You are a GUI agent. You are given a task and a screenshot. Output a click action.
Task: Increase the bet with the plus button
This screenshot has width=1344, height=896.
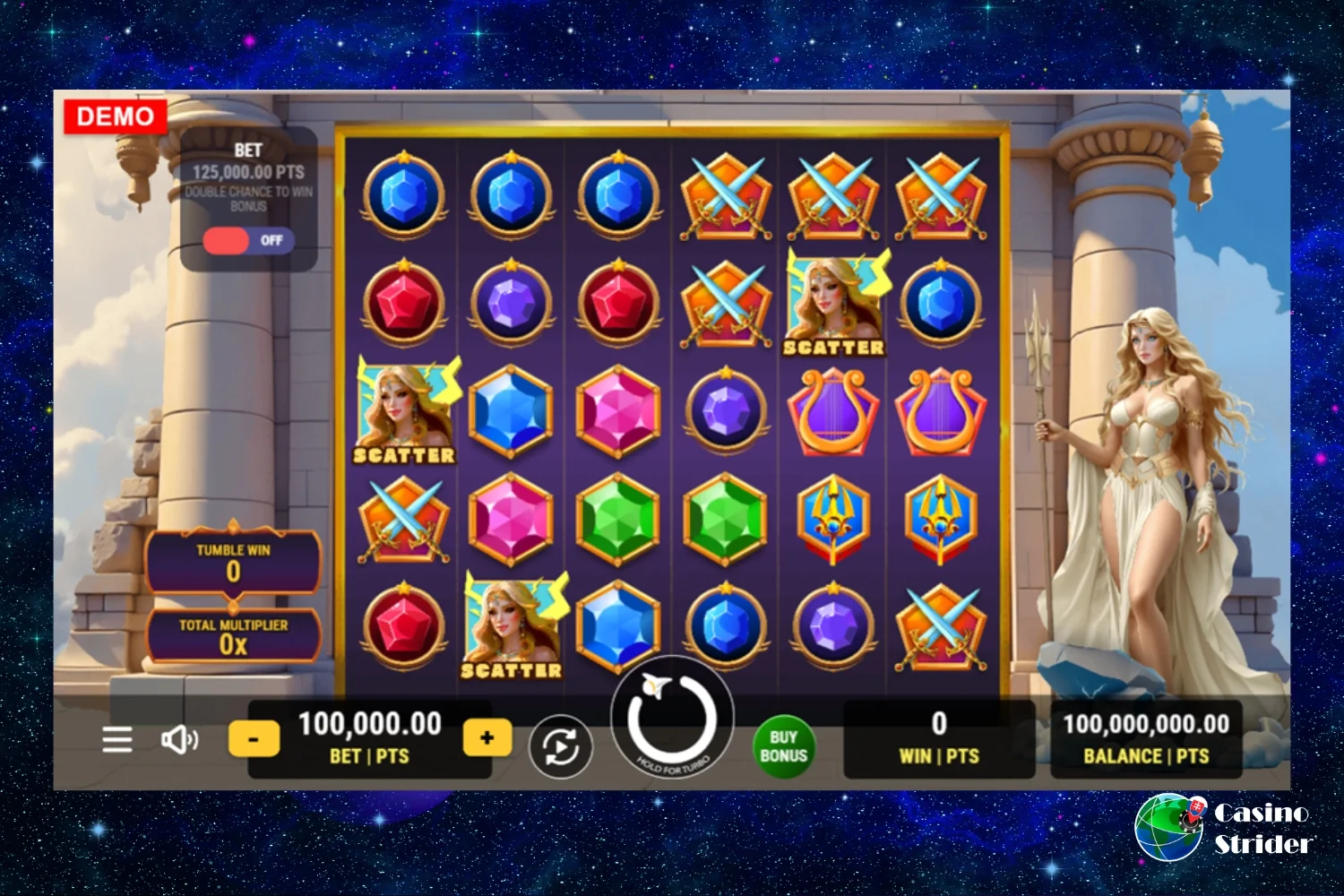click(487, 738)
